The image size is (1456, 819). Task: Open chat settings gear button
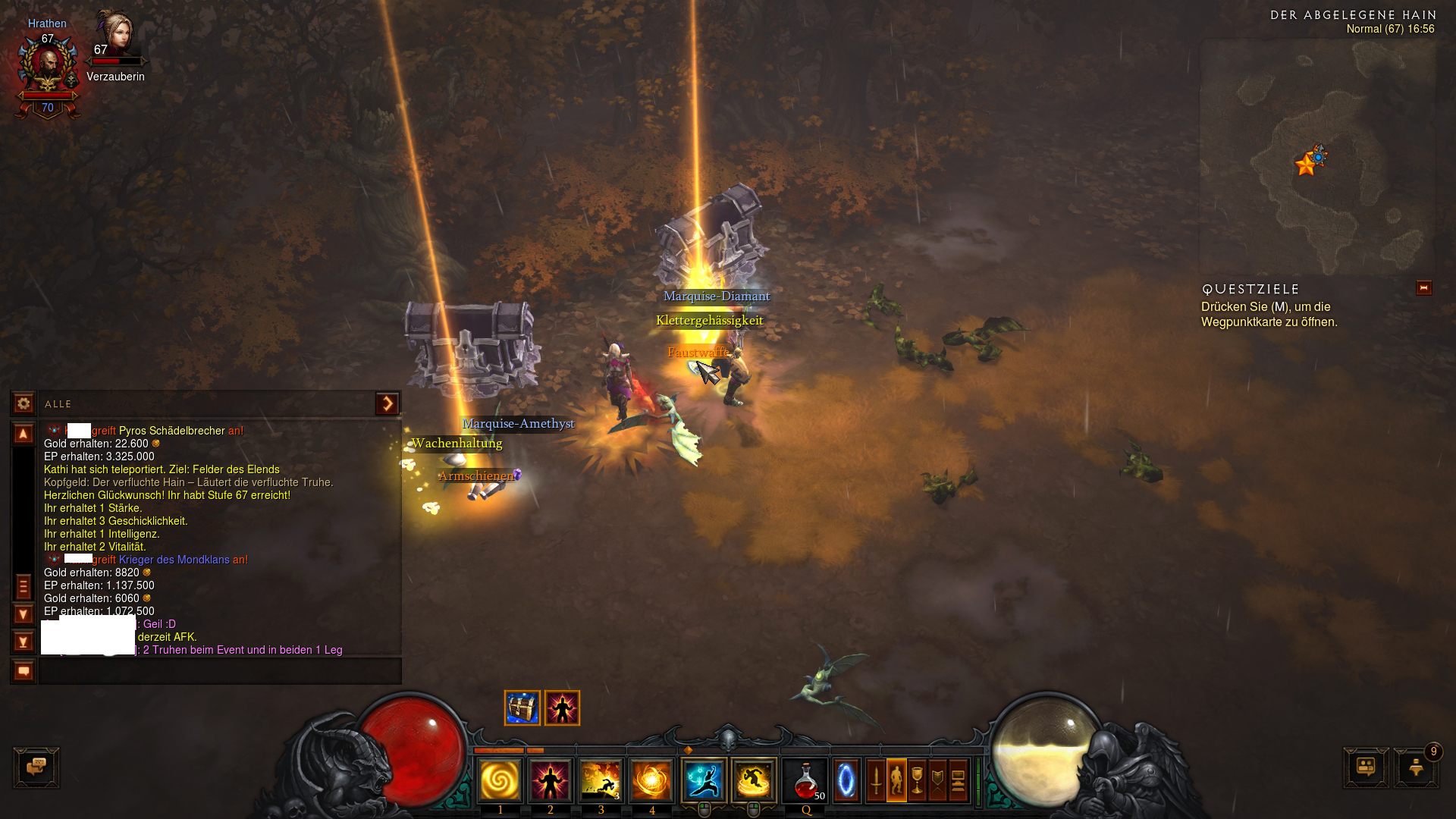(24, 403)
